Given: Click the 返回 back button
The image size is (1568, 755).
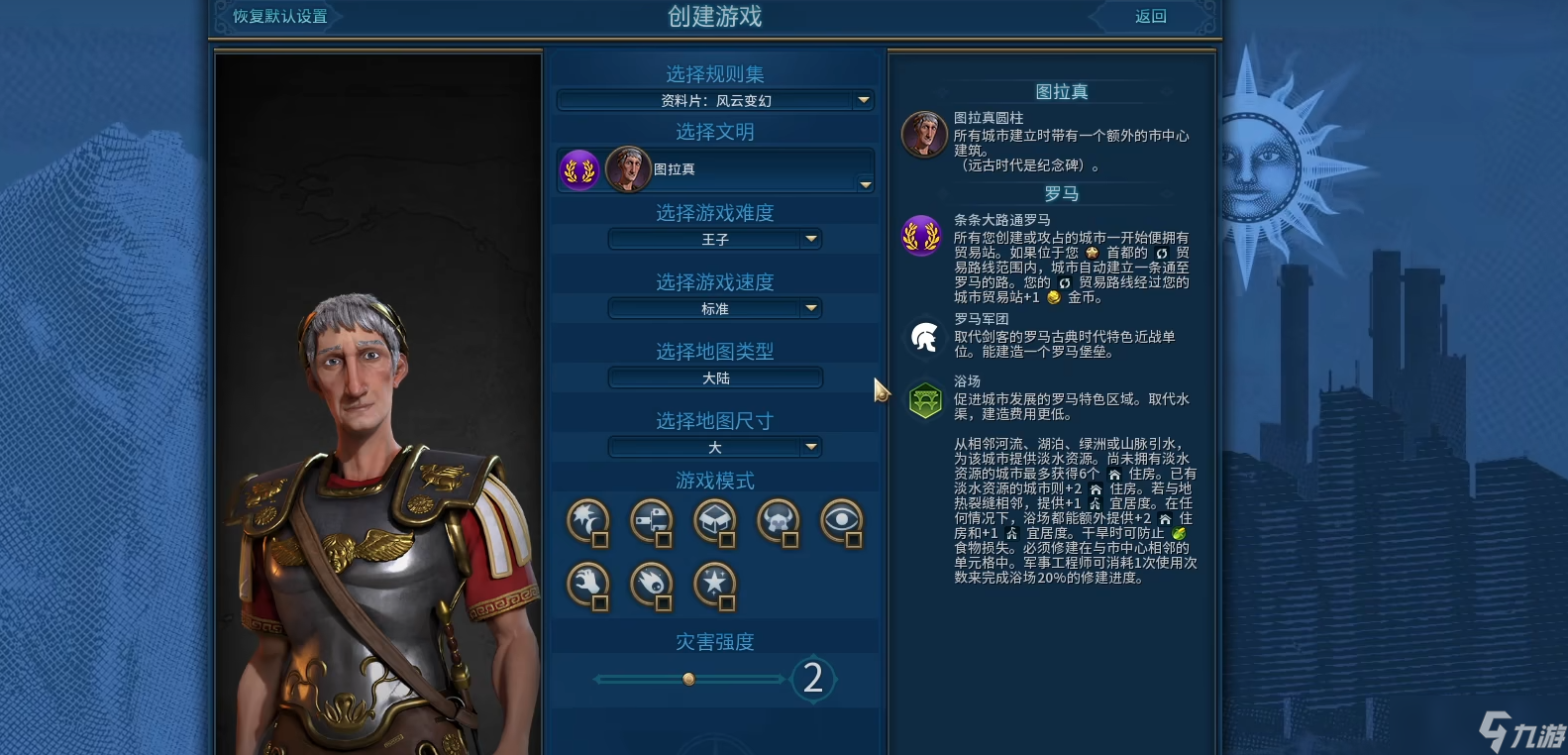Looking at the screenshot, I should (x=1149, y=16).
